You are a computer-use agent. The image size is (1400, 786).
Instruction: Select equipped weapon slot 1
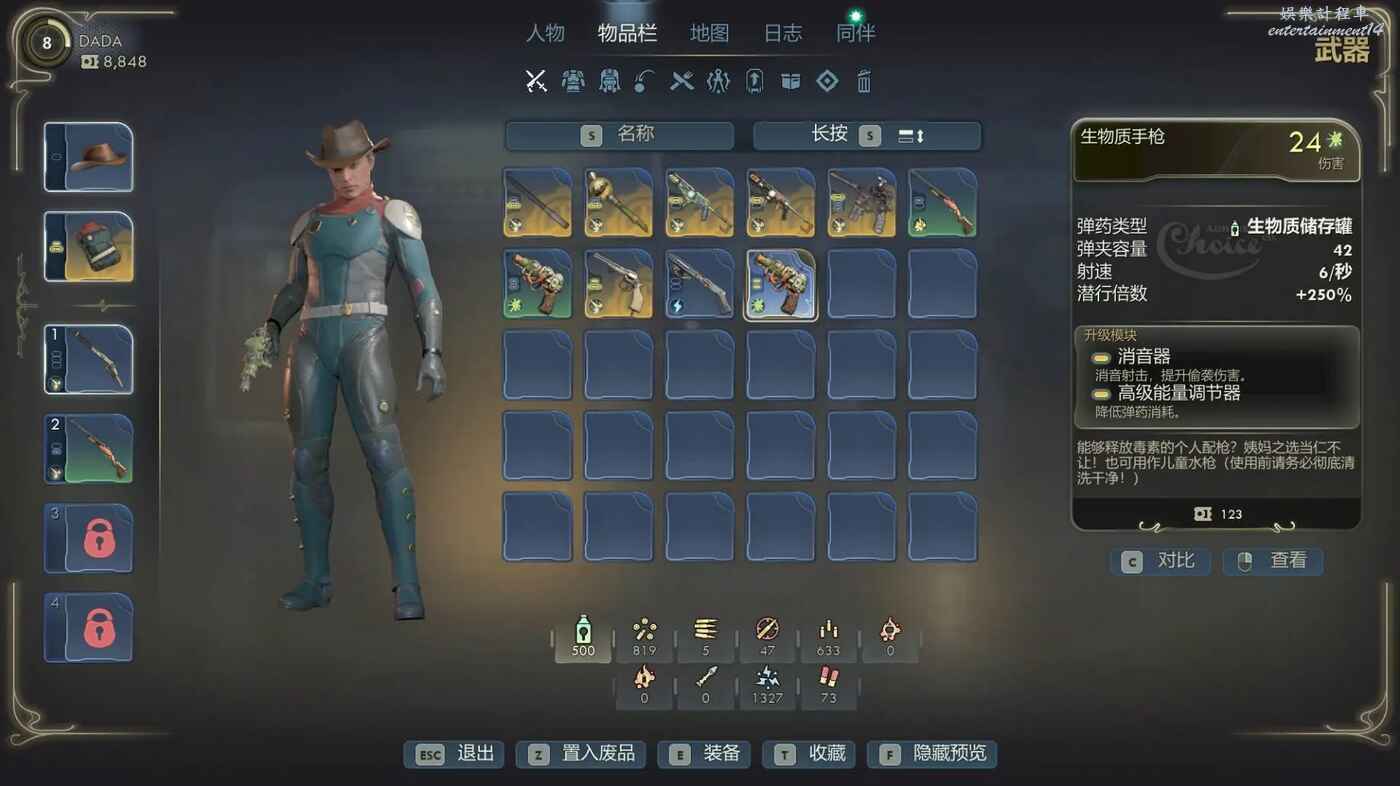coord(89,359)
